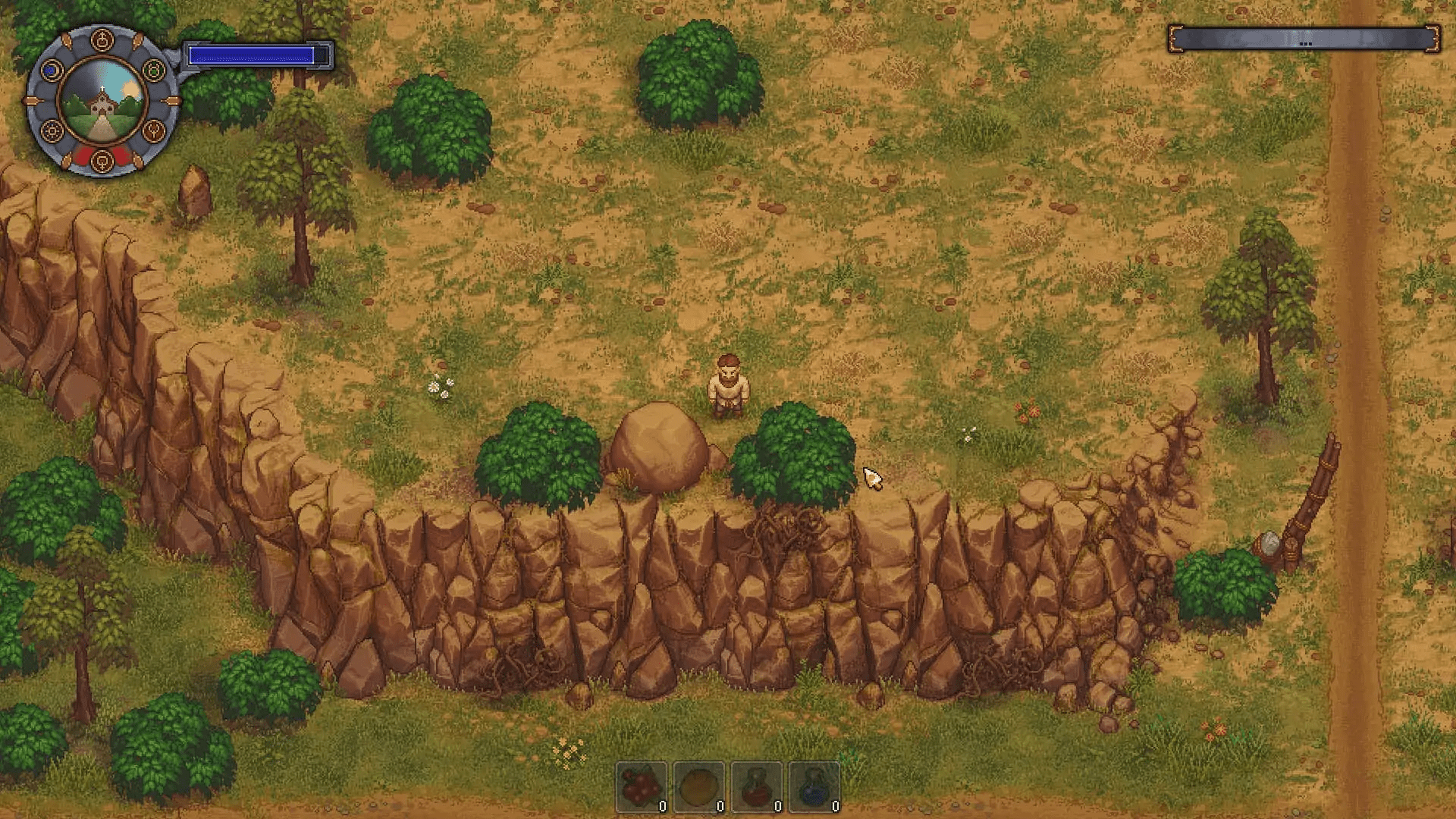The image size is (1456, 819).
Task: Click the zero counter on the berries slot
Action: pyautogui.click(x=662, y=807)
